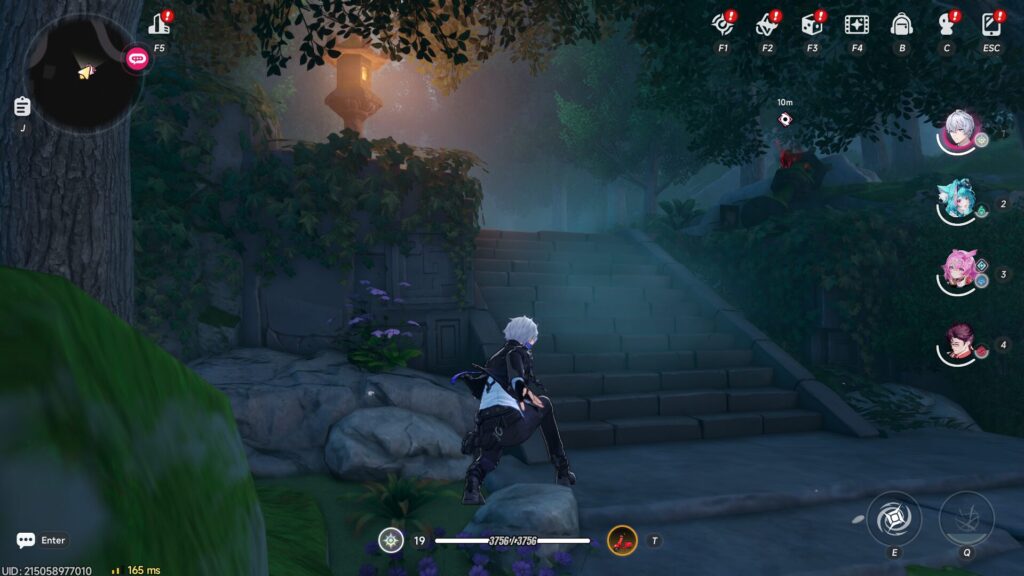Open the clipboard quest log icon

pos(22,106)
